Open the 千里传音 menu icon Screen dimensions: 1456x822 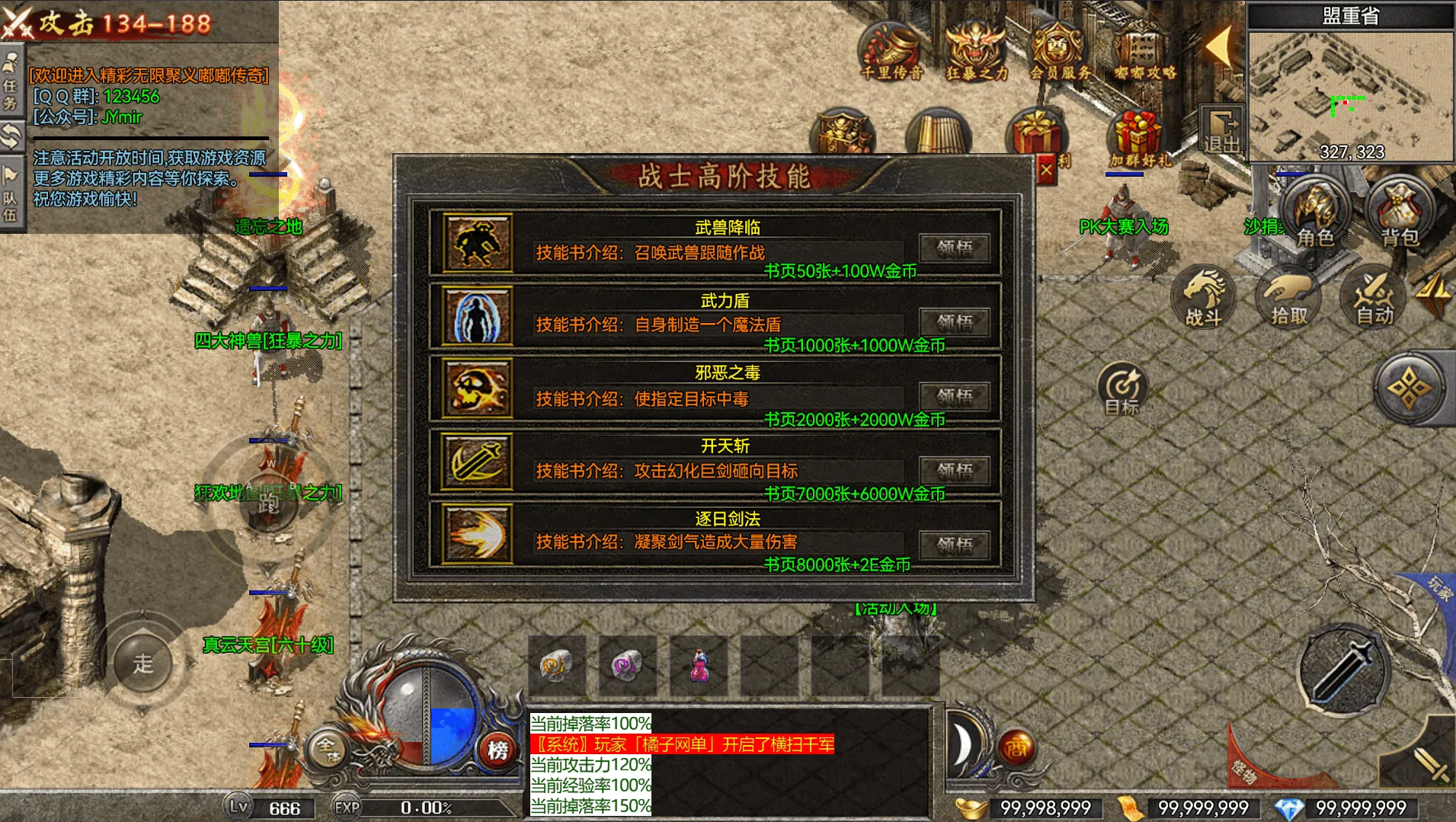891,52
